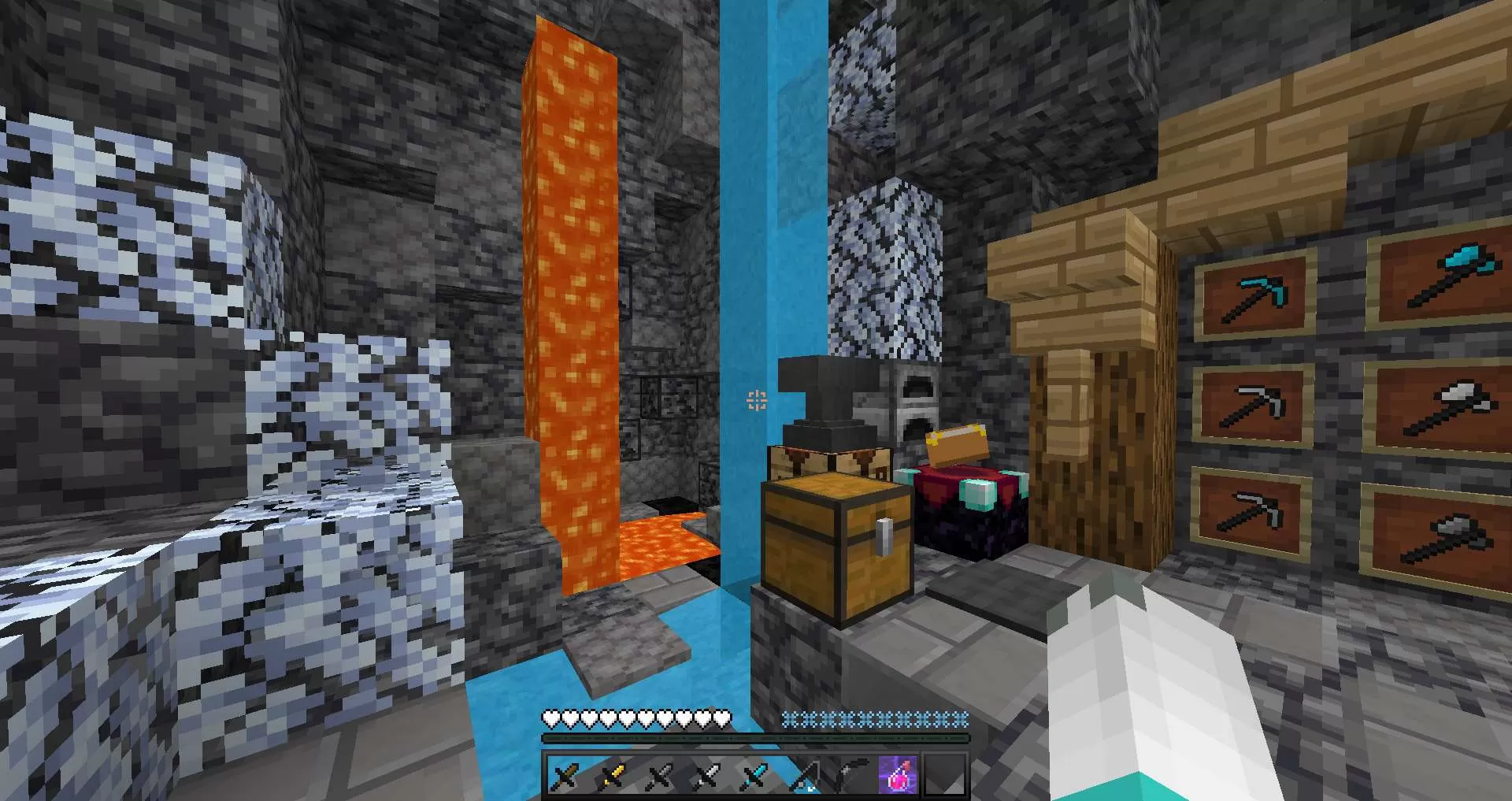Choose the stone sword in the hotbar
The width and height of the screenshot is (1512, 801).
[x=660, y=777]
